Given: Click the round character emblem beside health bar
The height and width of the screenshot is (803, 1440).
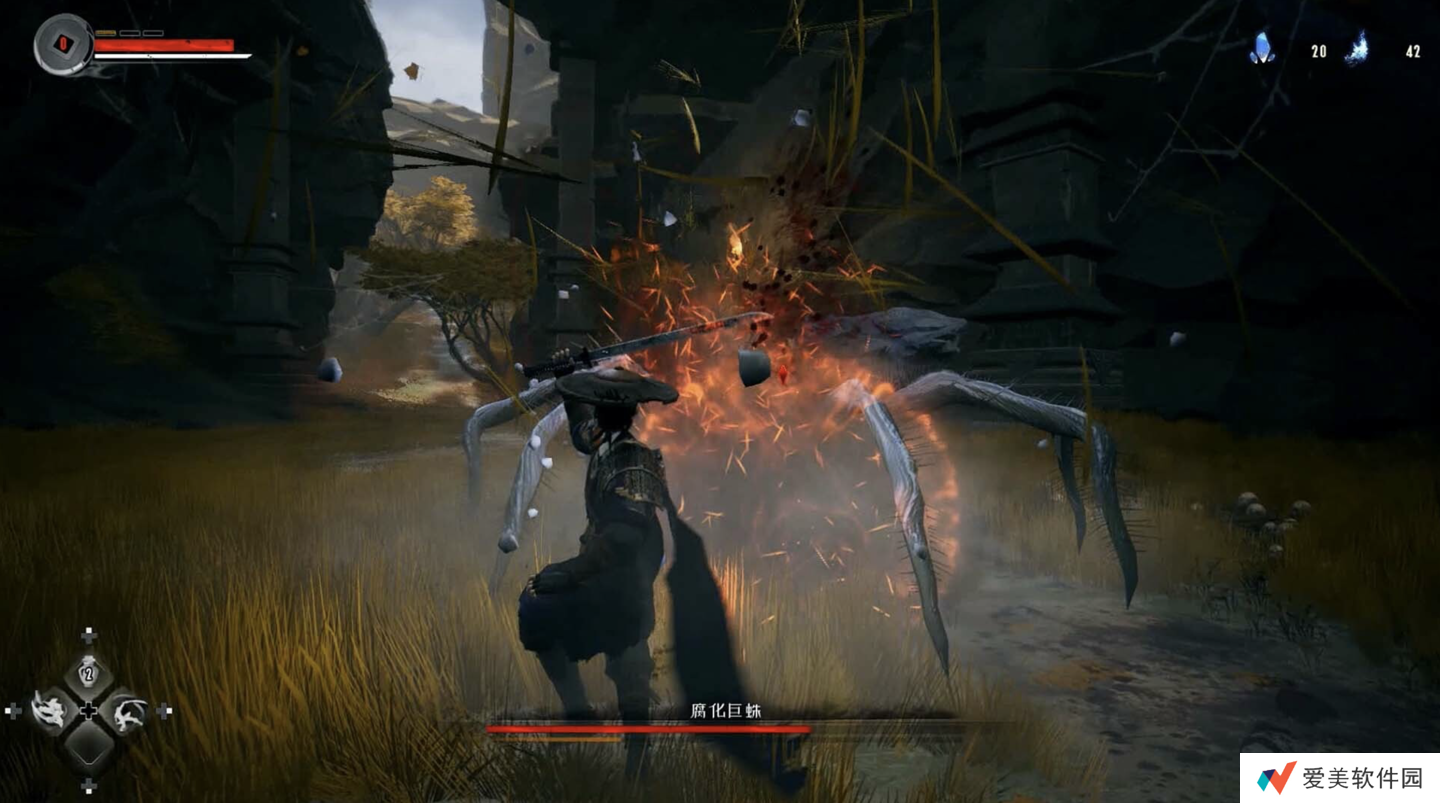Looking at the screenshot, I should (63, 45).
